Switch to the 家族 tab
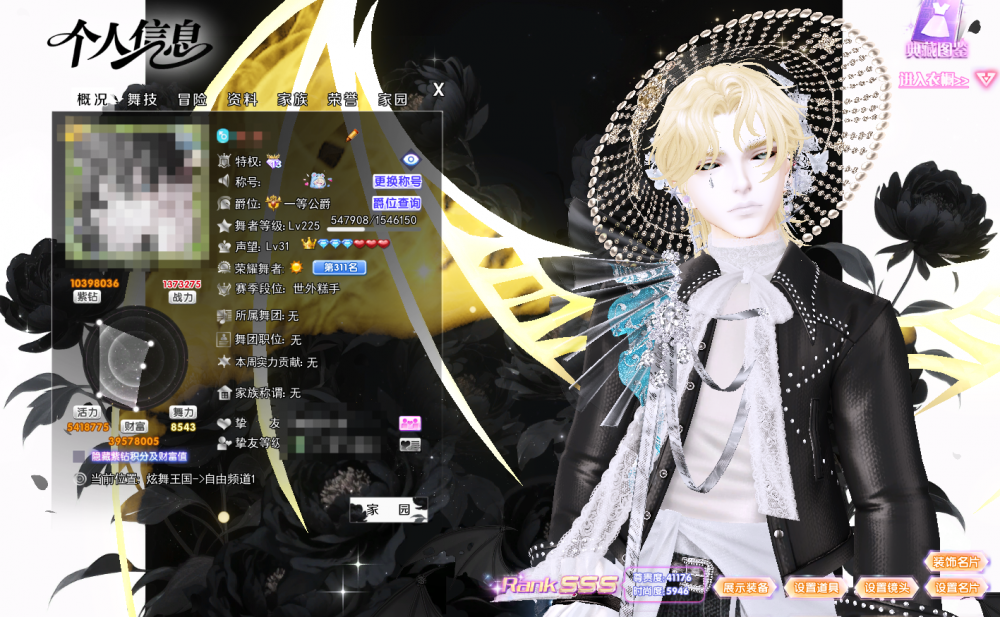 (292, 99)
